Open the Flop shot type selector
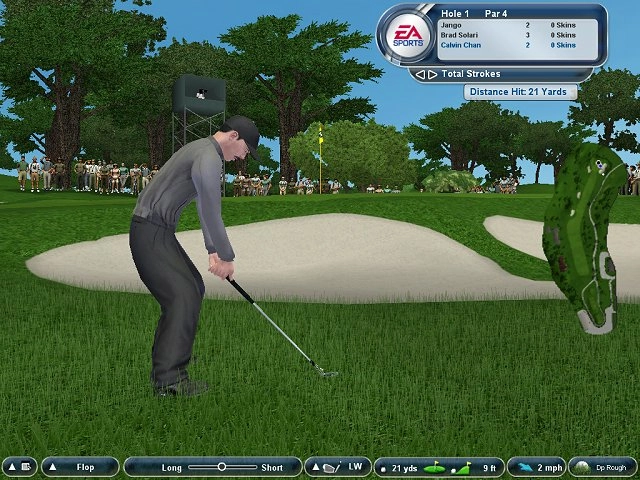The width and height of the screenshot is (640, 480). [x=80, y=467]
